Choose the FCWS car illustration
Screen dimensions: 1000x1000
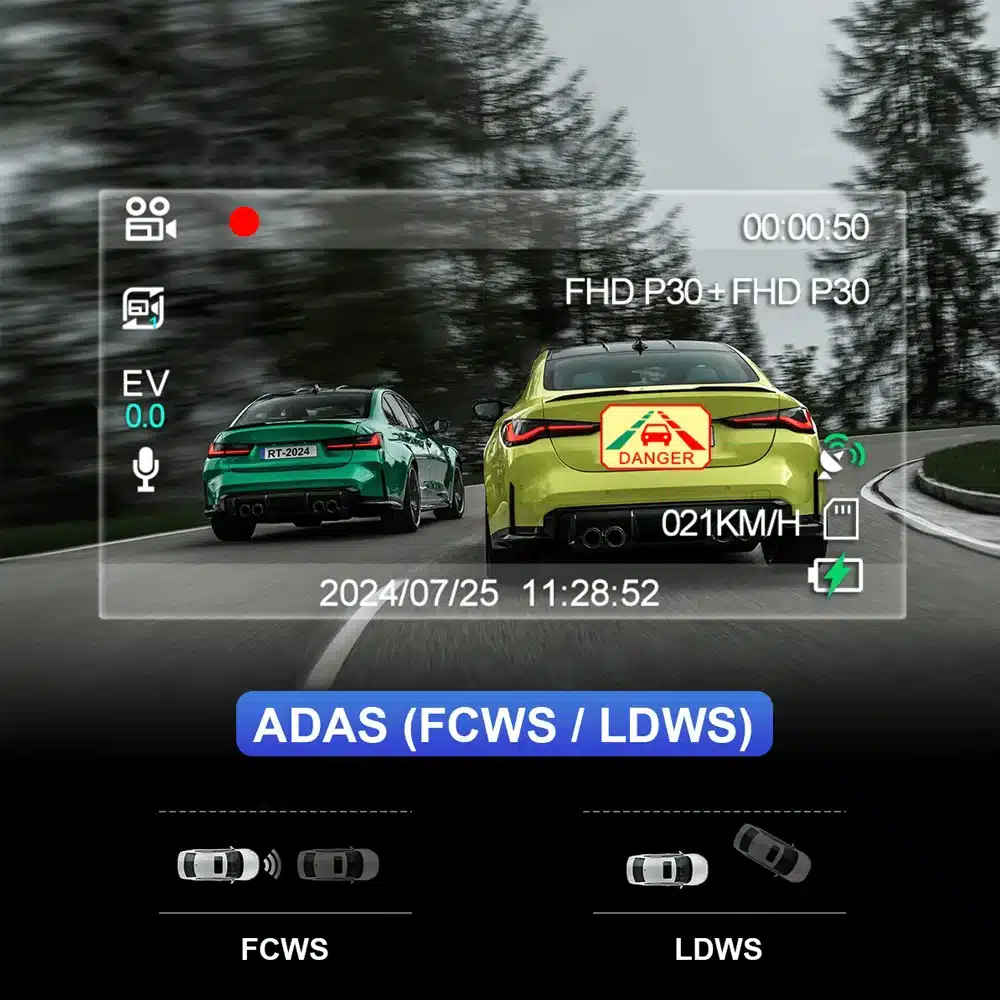click(x=279, y=863)
